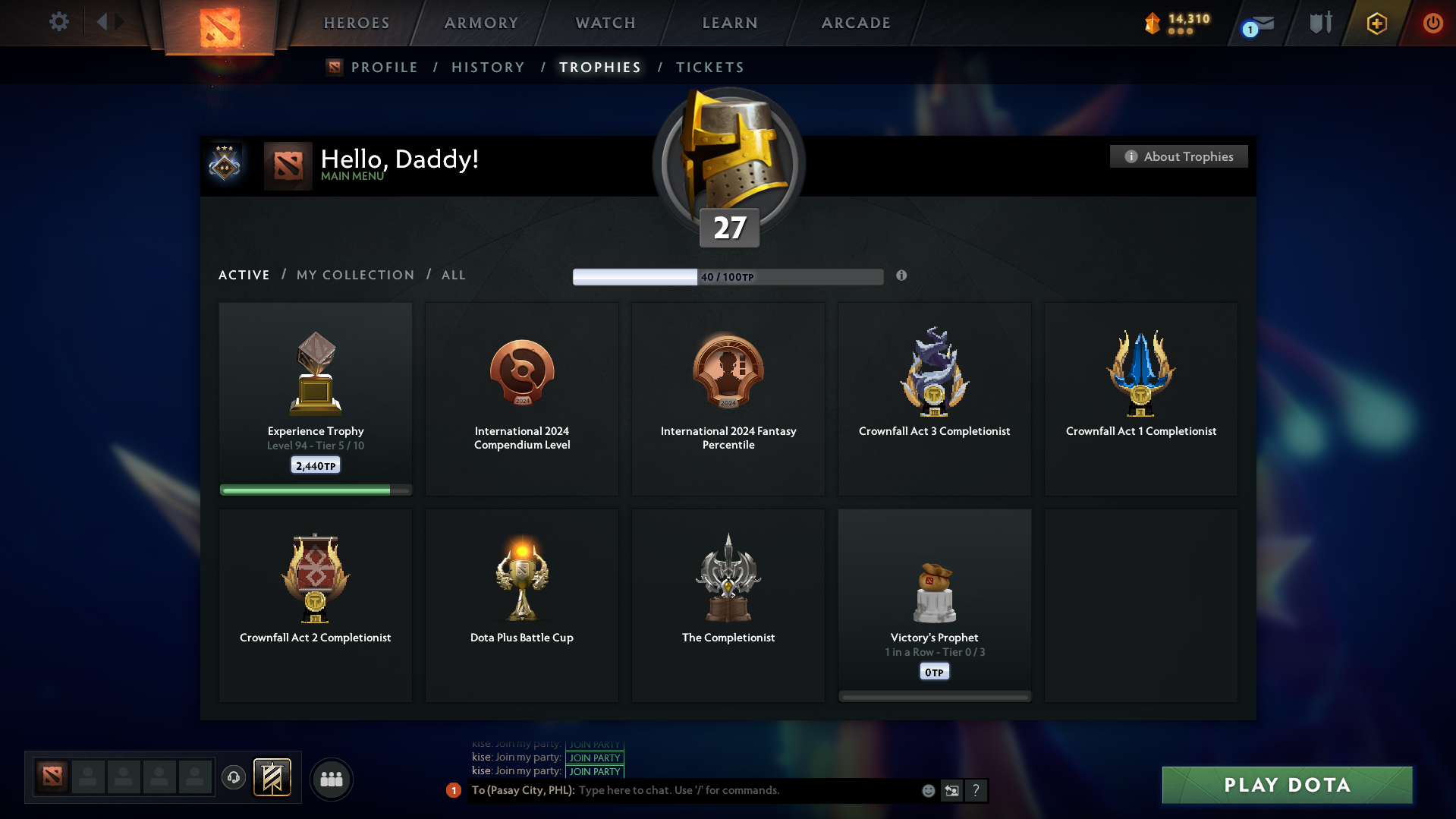This screenshot has width=1456, height=819.
Task: Open the armory shield and sword icon
Action: point(1319,23)
